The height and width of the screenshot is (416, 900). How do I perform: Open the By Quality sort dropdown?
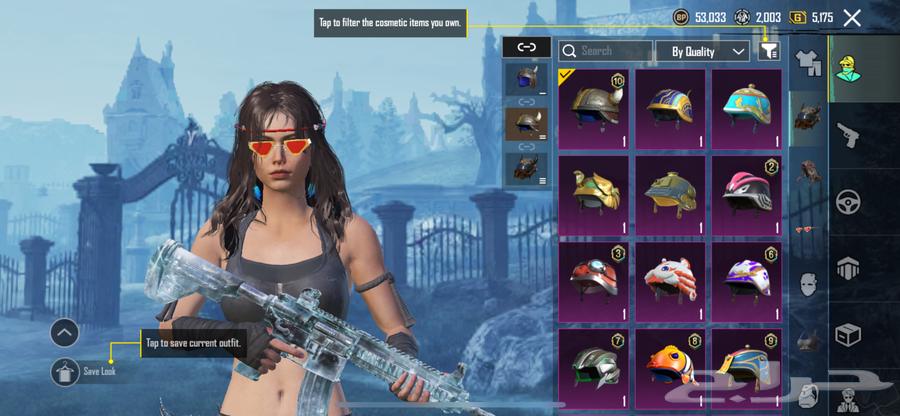[x=703, y=50]
